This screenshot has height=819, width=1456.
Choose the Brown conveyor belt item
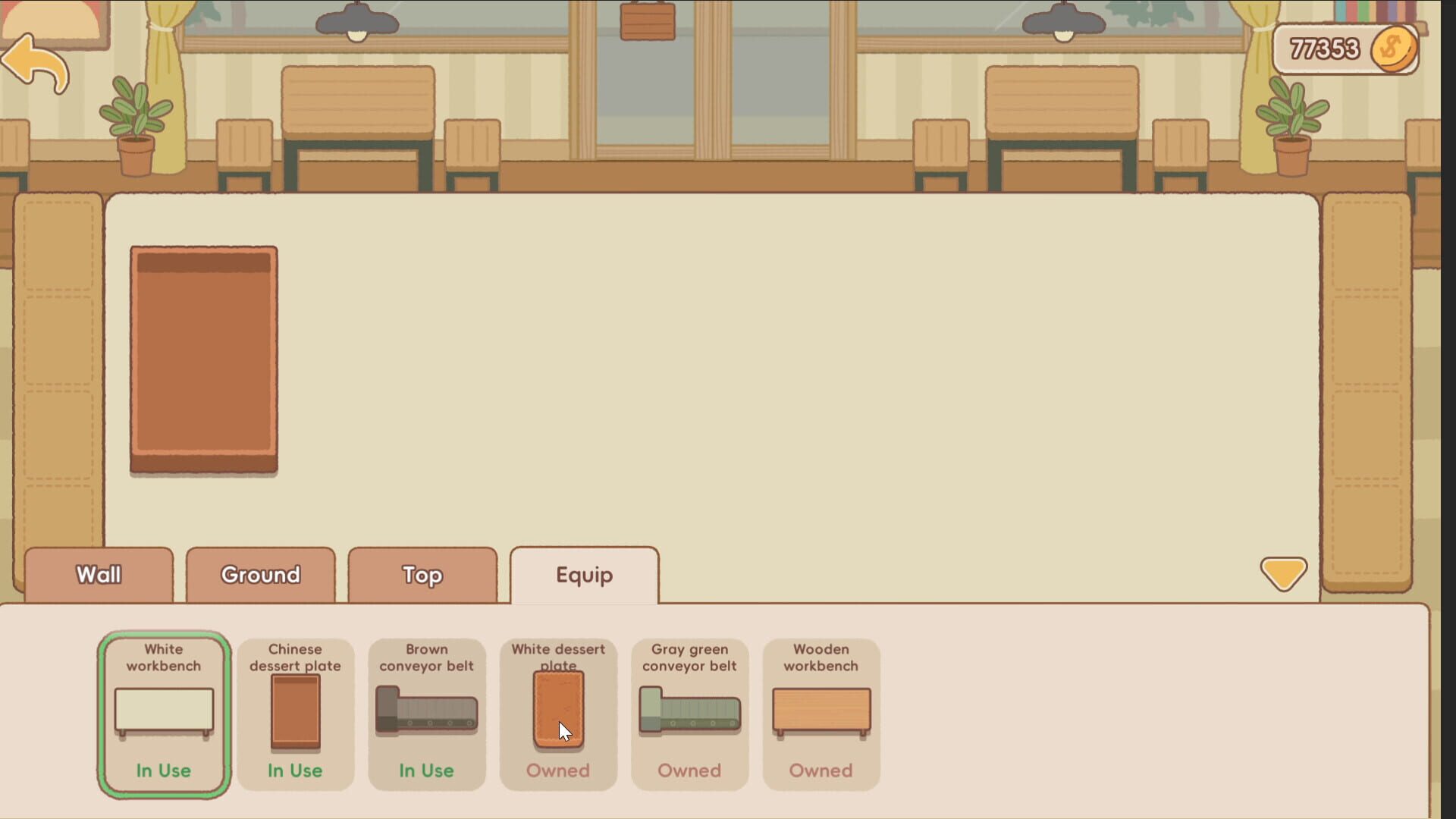tap(426, 713)
